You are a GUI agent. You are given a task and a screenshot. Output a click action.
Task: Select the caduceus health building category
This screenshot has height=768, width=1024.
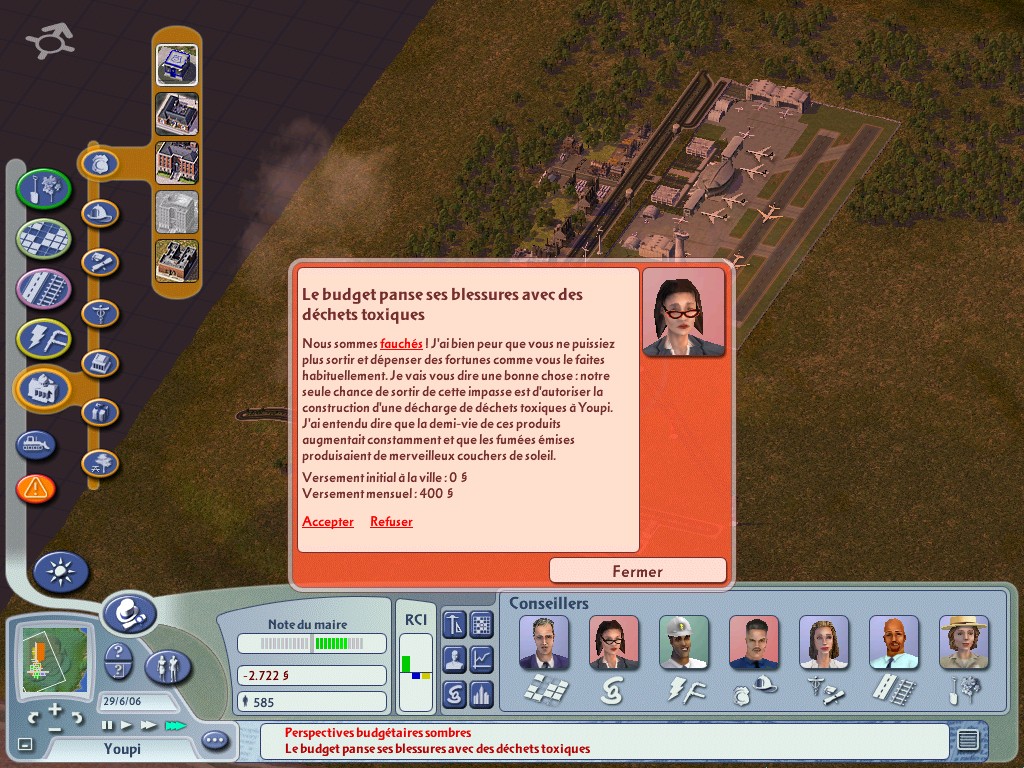point(100,313)
